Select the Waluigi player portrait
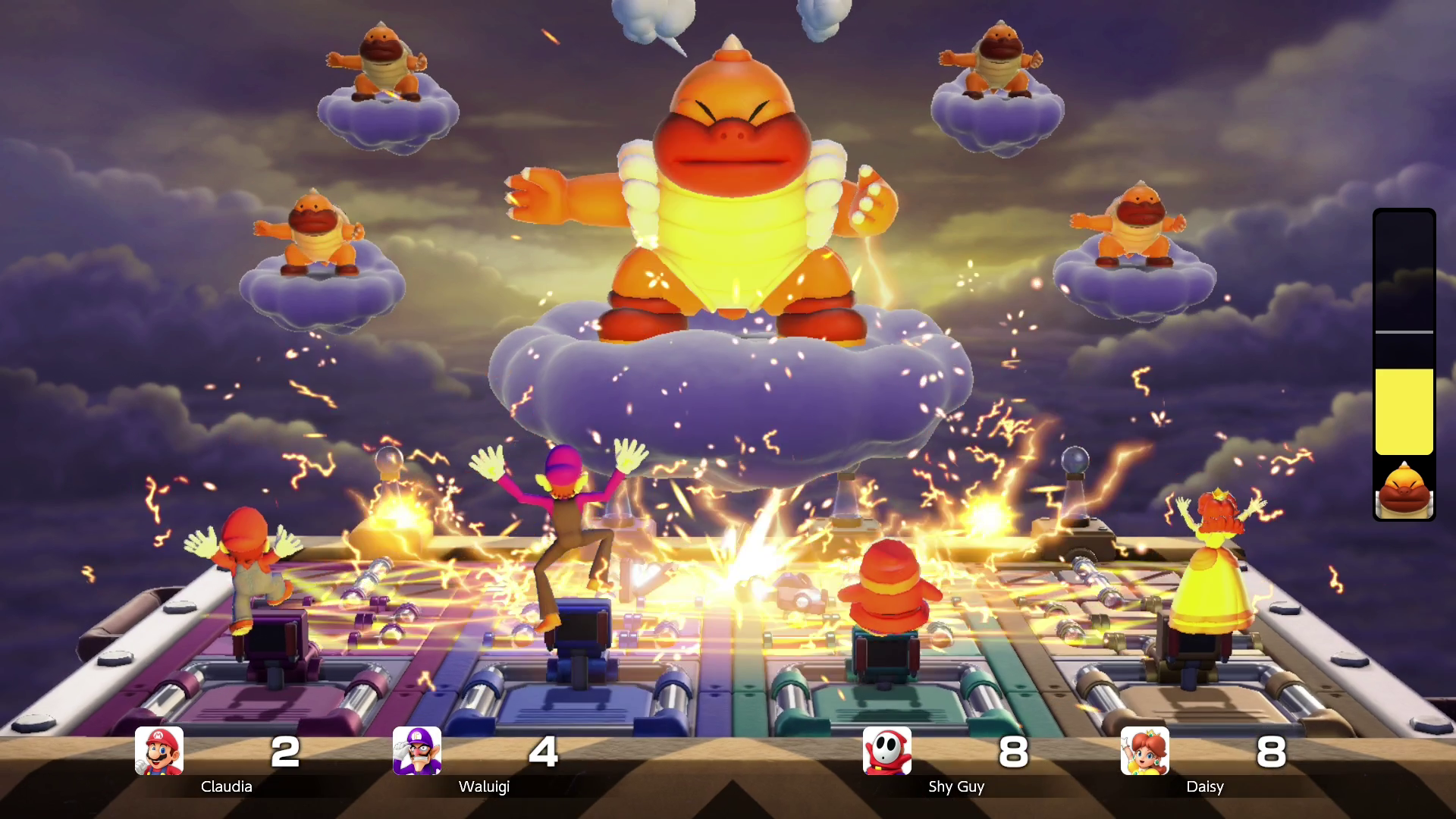The width and height of the screenshot is (1456, 819). (417, 751)
